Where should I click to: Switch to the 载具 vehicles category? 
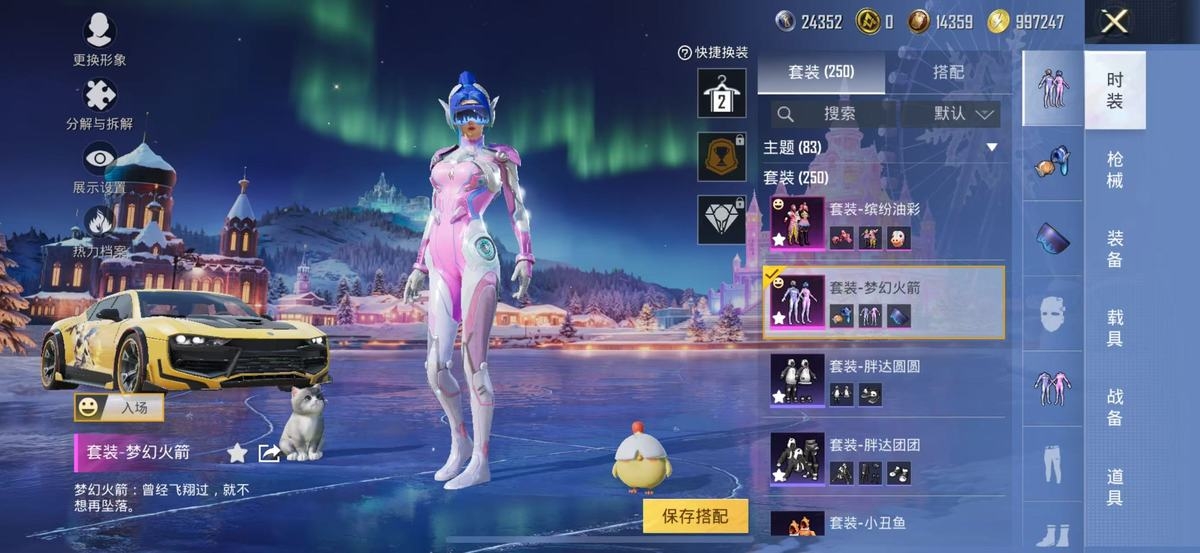(x=1115, y=327)
